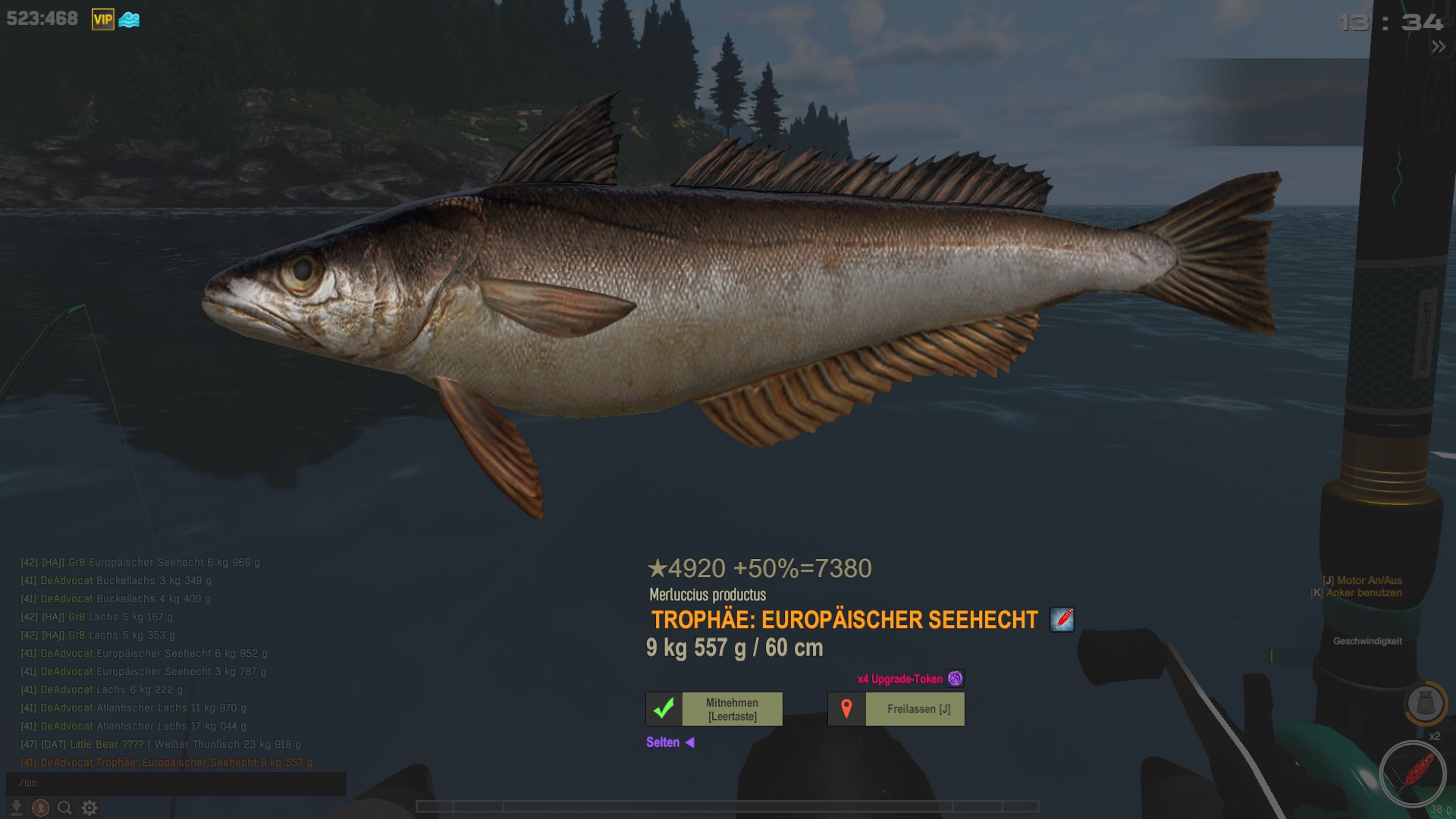Viewport: 1456px width, 819px height.
Task: Keep the fish with Mitnehmen button
Action: (732, 709)
